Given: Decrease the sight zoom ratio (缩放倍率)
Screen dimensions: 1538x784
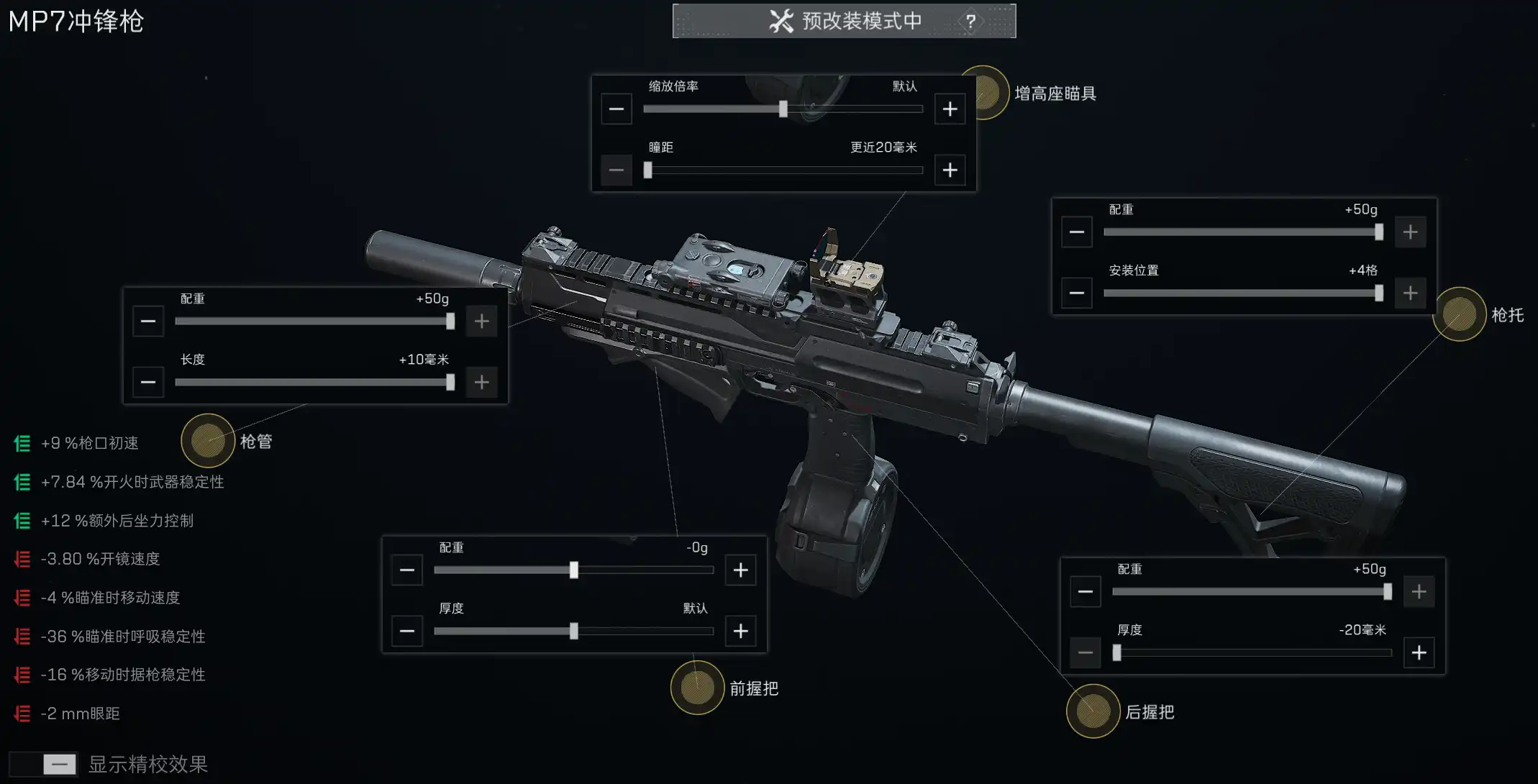Looking at the screenshot, I should [x=616, y=109].
